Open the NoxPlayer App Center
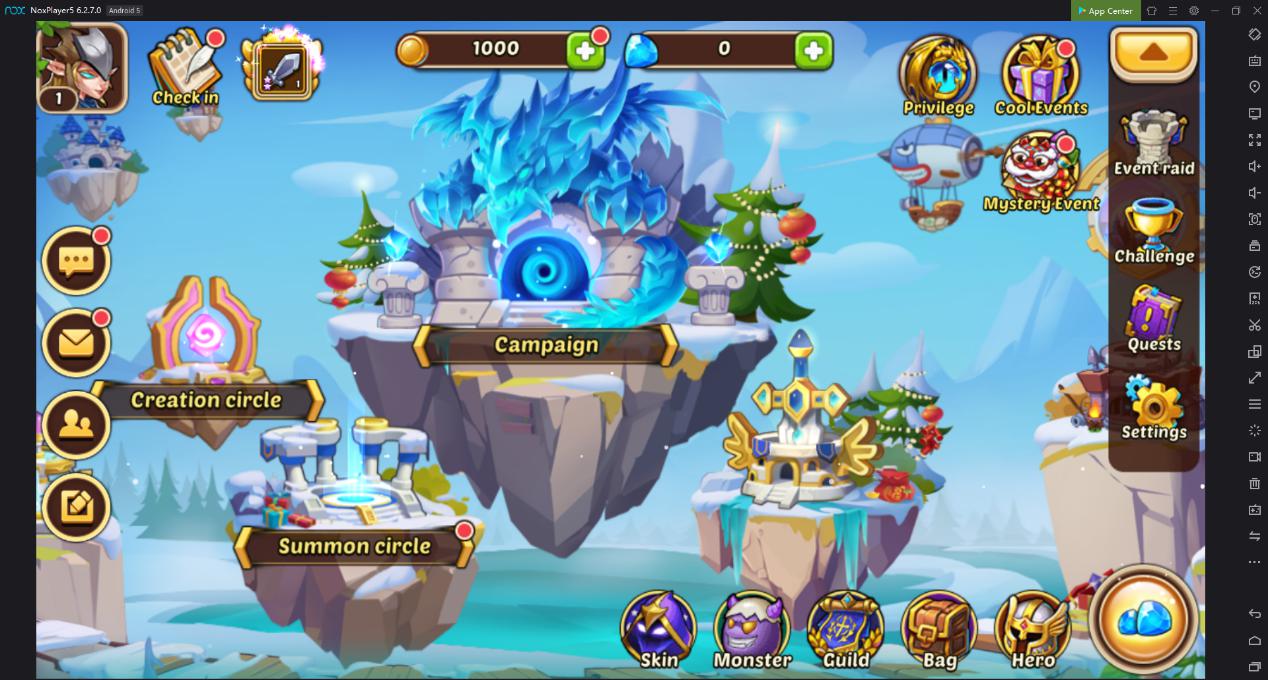Image resolution: width=1268 pixels, height=680 pixels. pyautogui.click(x=1105, y=11)
